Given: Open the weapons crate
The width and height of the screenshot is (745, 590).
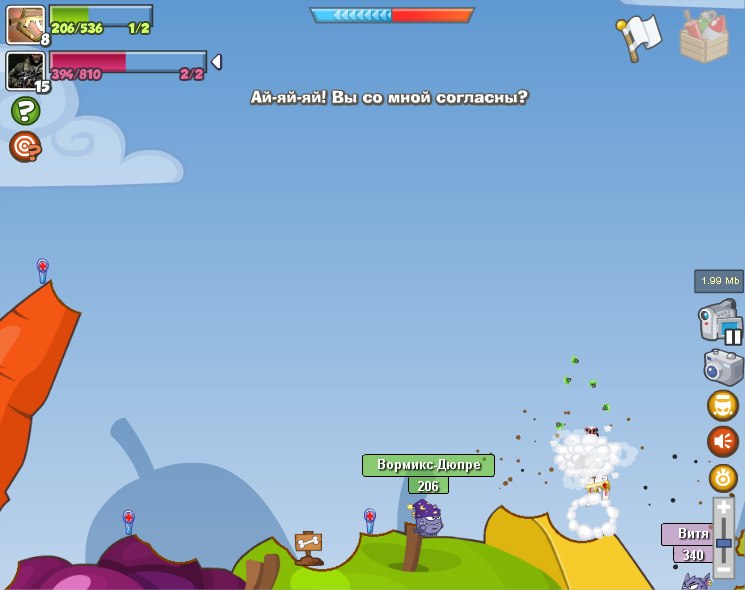Looking at the screenshot, I should 704,36.
